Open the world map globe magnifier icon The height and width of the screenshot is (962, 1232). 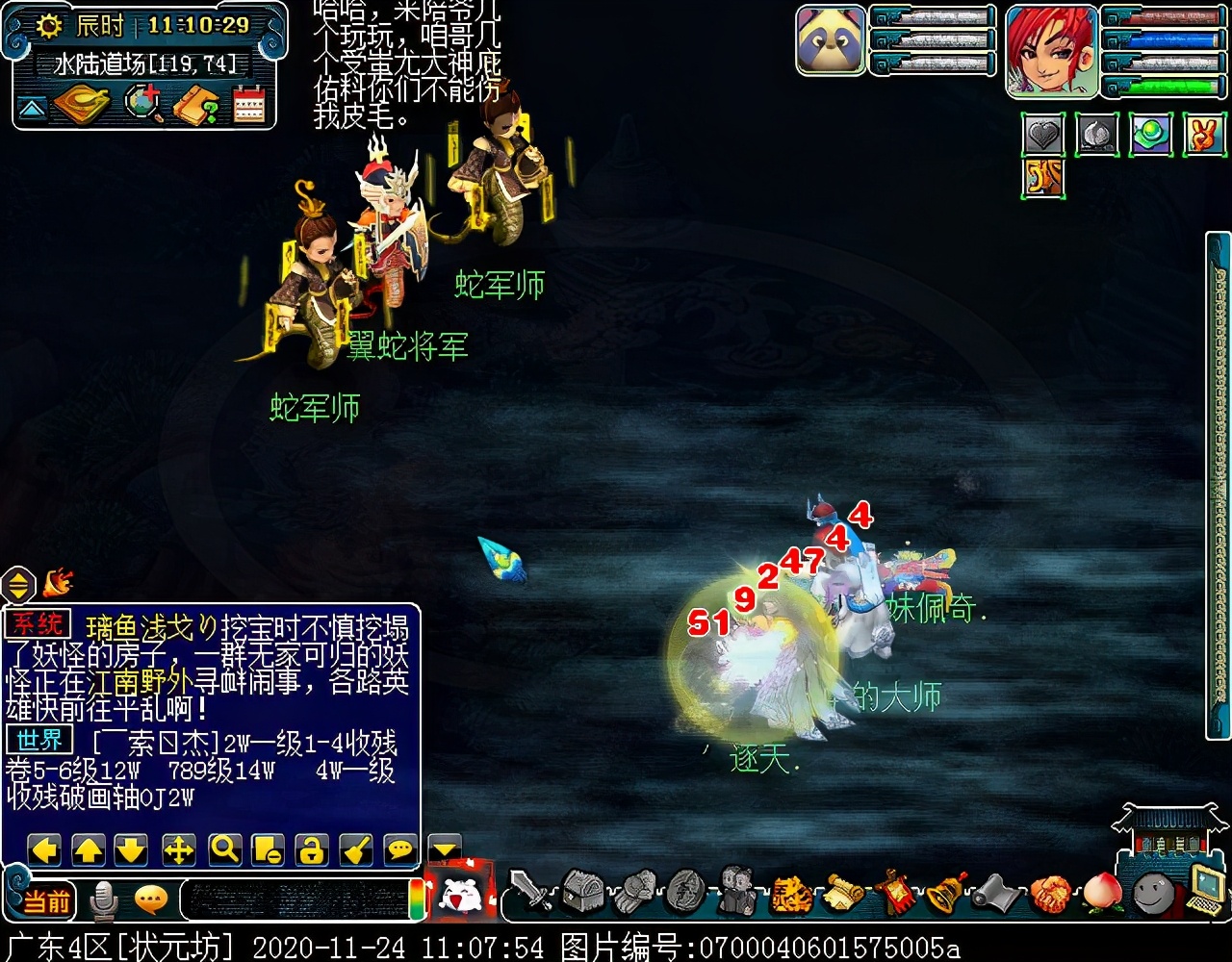click(144, 104)
